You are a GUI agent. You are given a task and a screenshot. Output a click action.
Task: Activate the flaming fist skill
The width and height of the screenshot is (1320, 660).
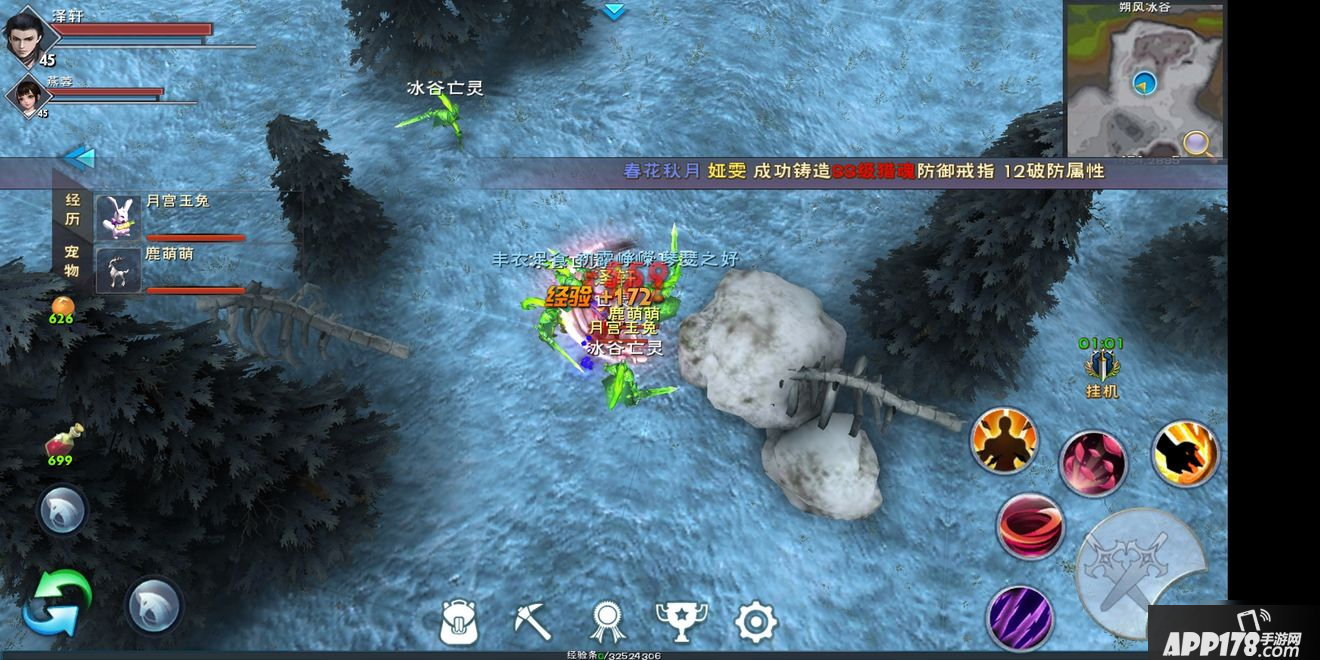pyautogui.click(x=1184, y=453)
